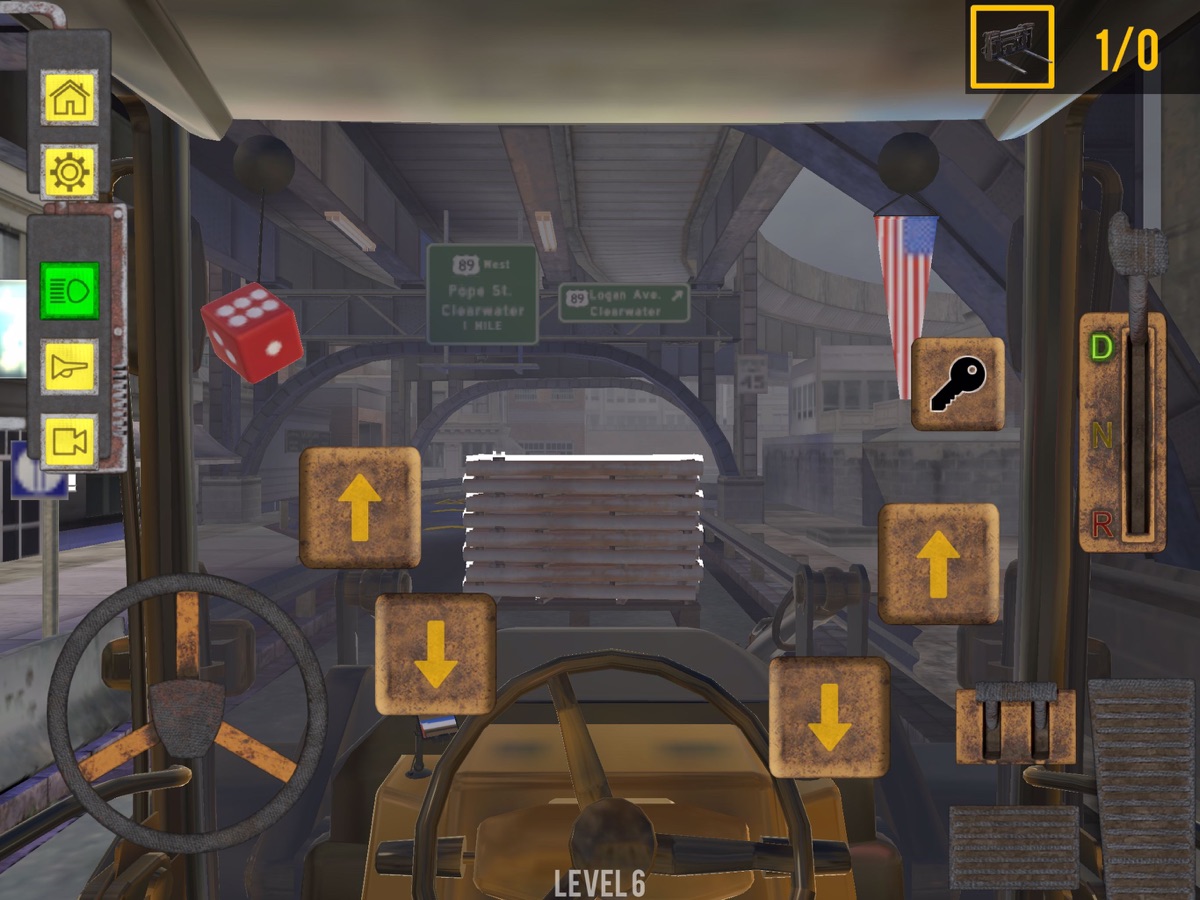Click the up arrow beneath the red dice
1200x900 pixels.
coord(360,507)
